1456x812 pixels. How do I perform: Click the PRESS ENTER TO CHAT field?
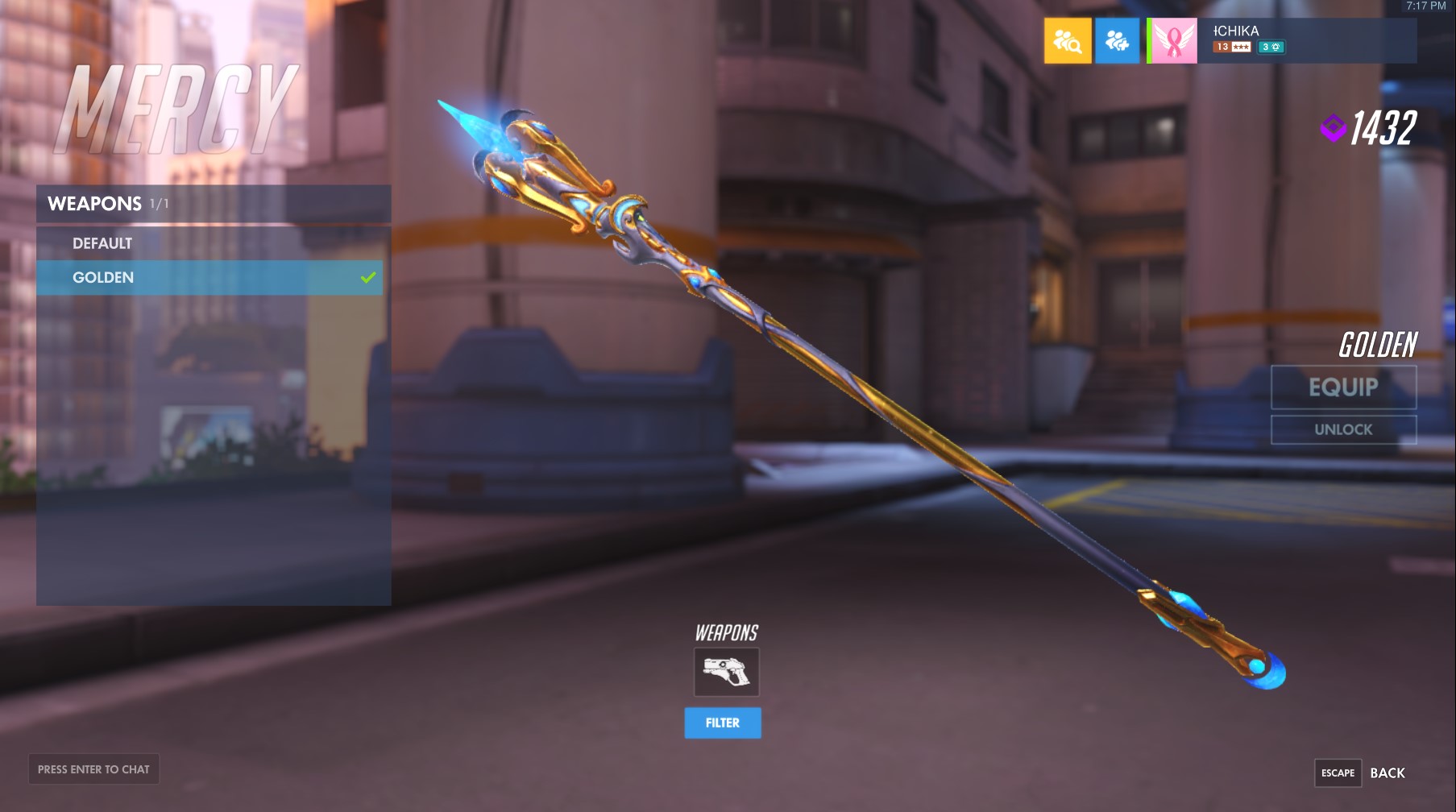pos(93,769)
